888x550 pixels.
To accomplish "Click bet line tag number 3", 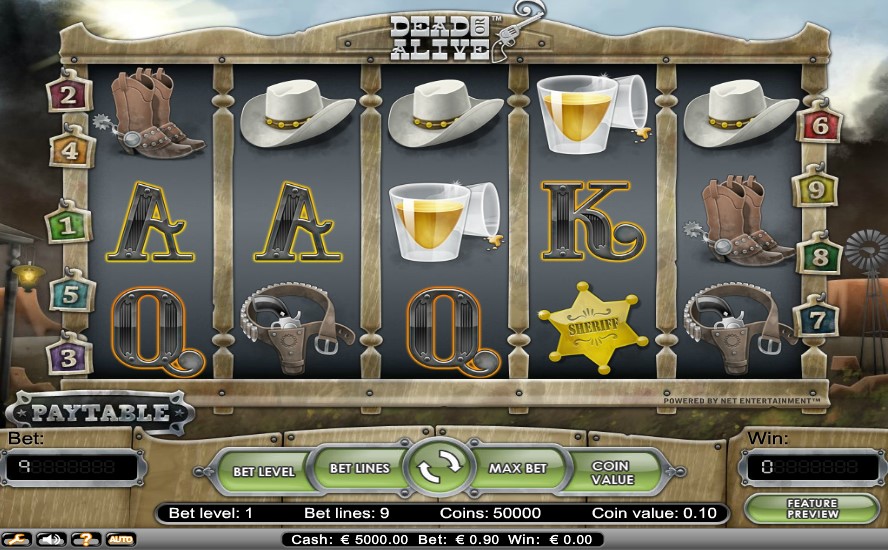I will coord(70,356).
